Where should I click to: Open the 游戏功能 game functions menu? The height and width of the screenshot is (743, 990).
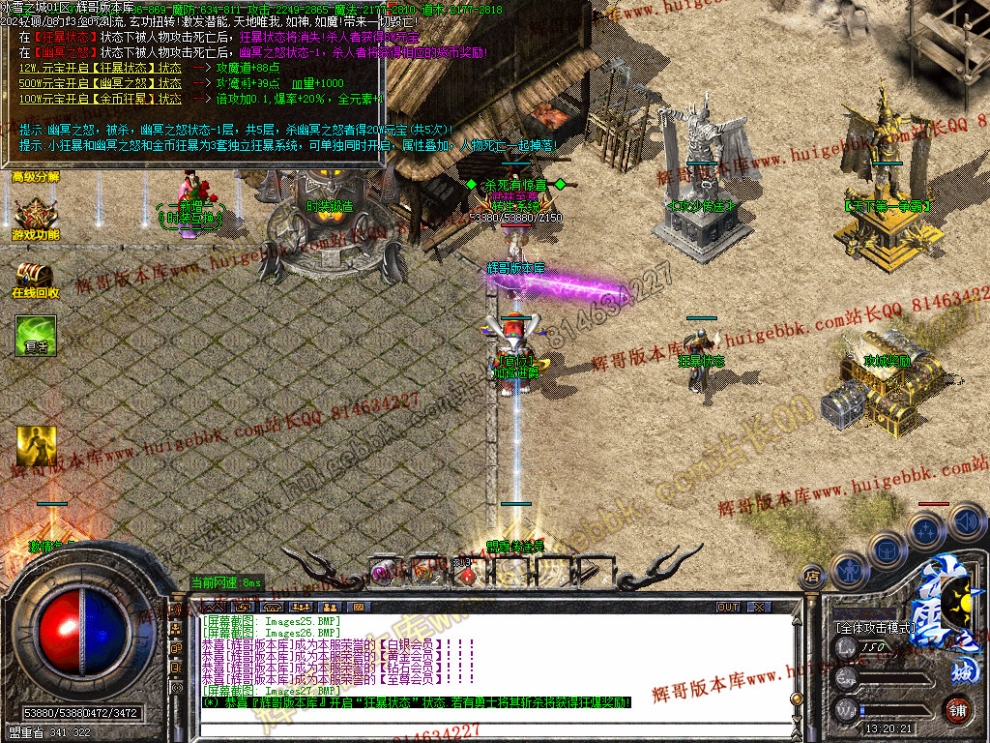coord(35,217)
